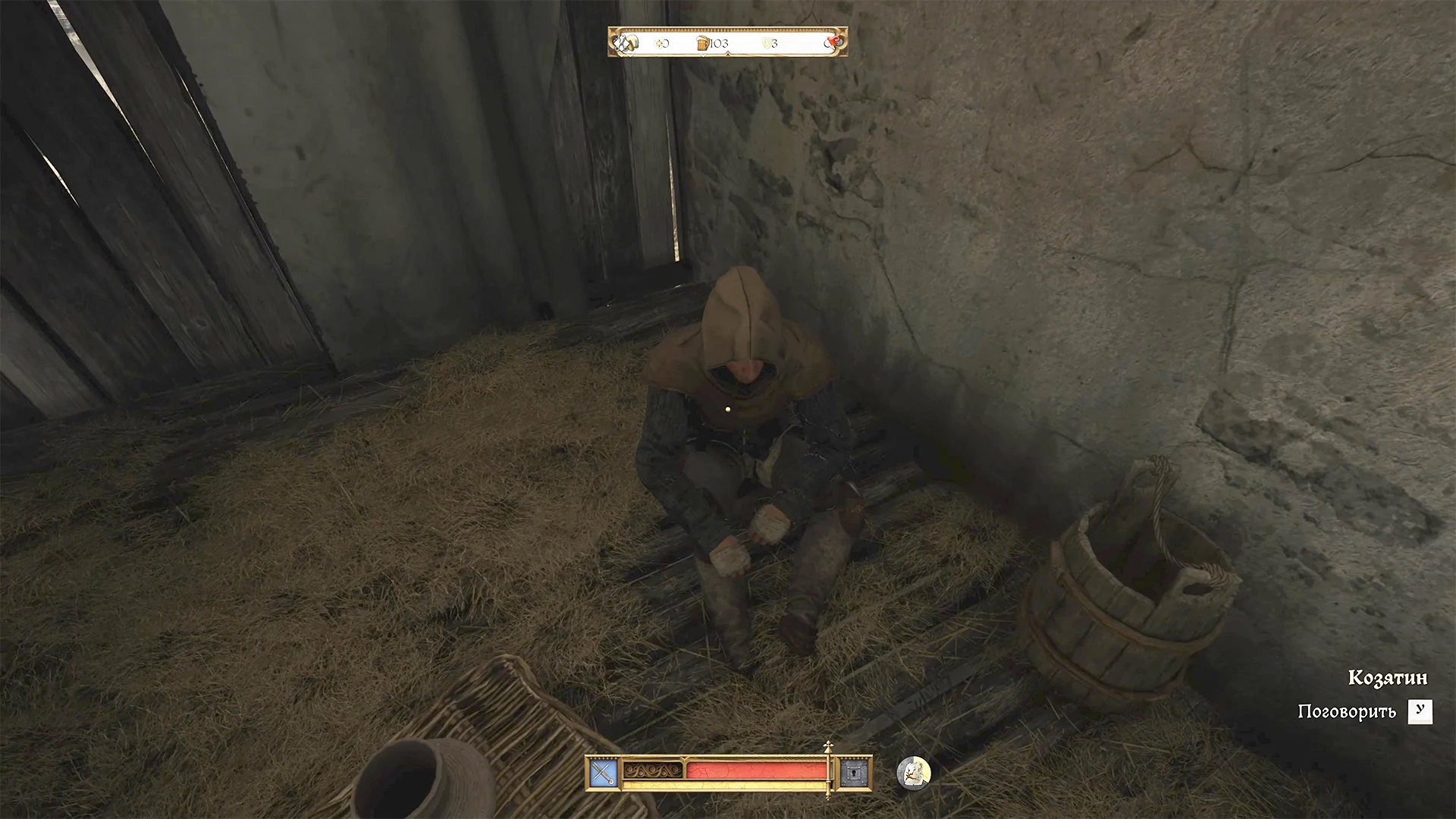Click the shield reputation icon showing 3
This screenshot has height=819, width=1456.
tap(767, 43)
